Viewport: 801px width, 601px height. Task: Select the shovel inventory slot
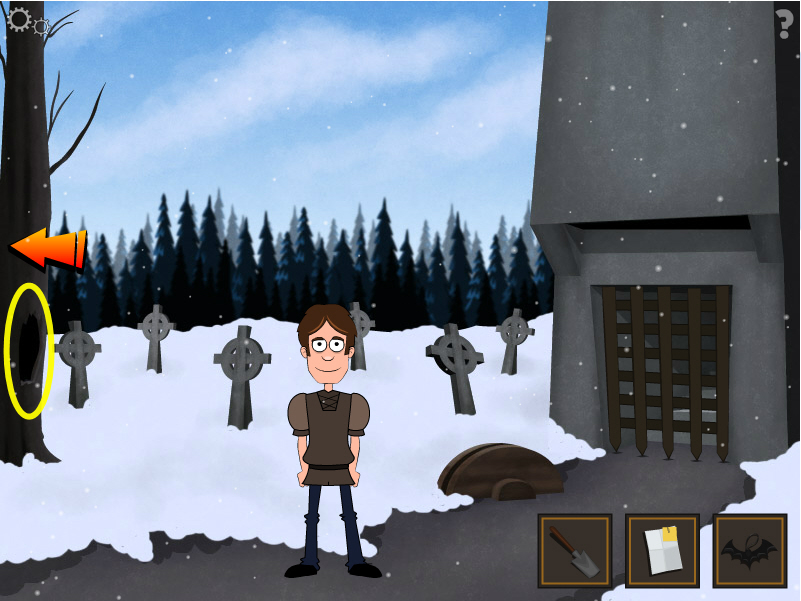tap(574, 550)
